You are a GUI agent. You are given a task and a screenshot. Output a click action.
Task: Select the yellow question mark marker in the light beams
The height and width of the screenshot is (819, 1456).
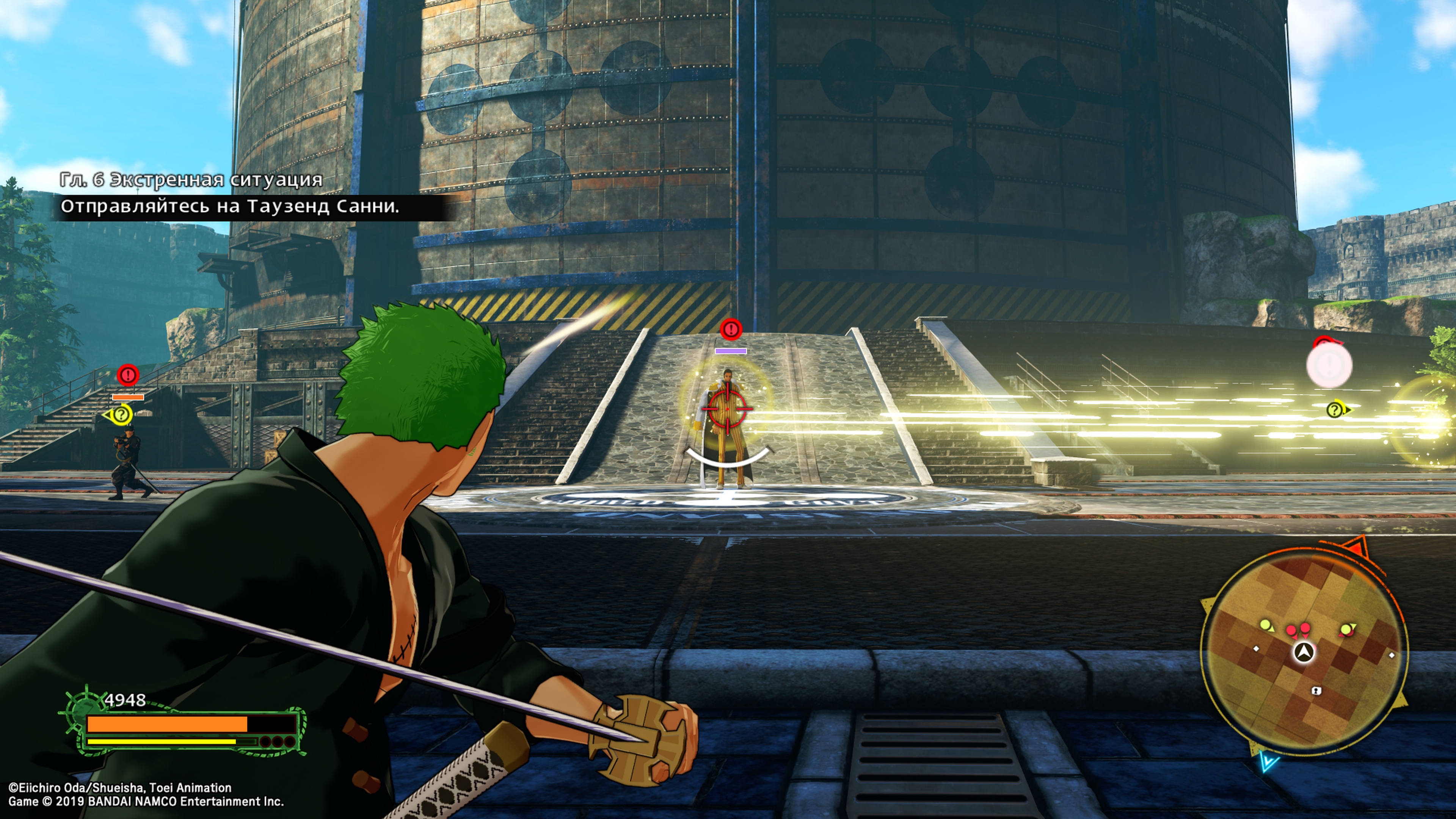click(x=1335, y=410)
